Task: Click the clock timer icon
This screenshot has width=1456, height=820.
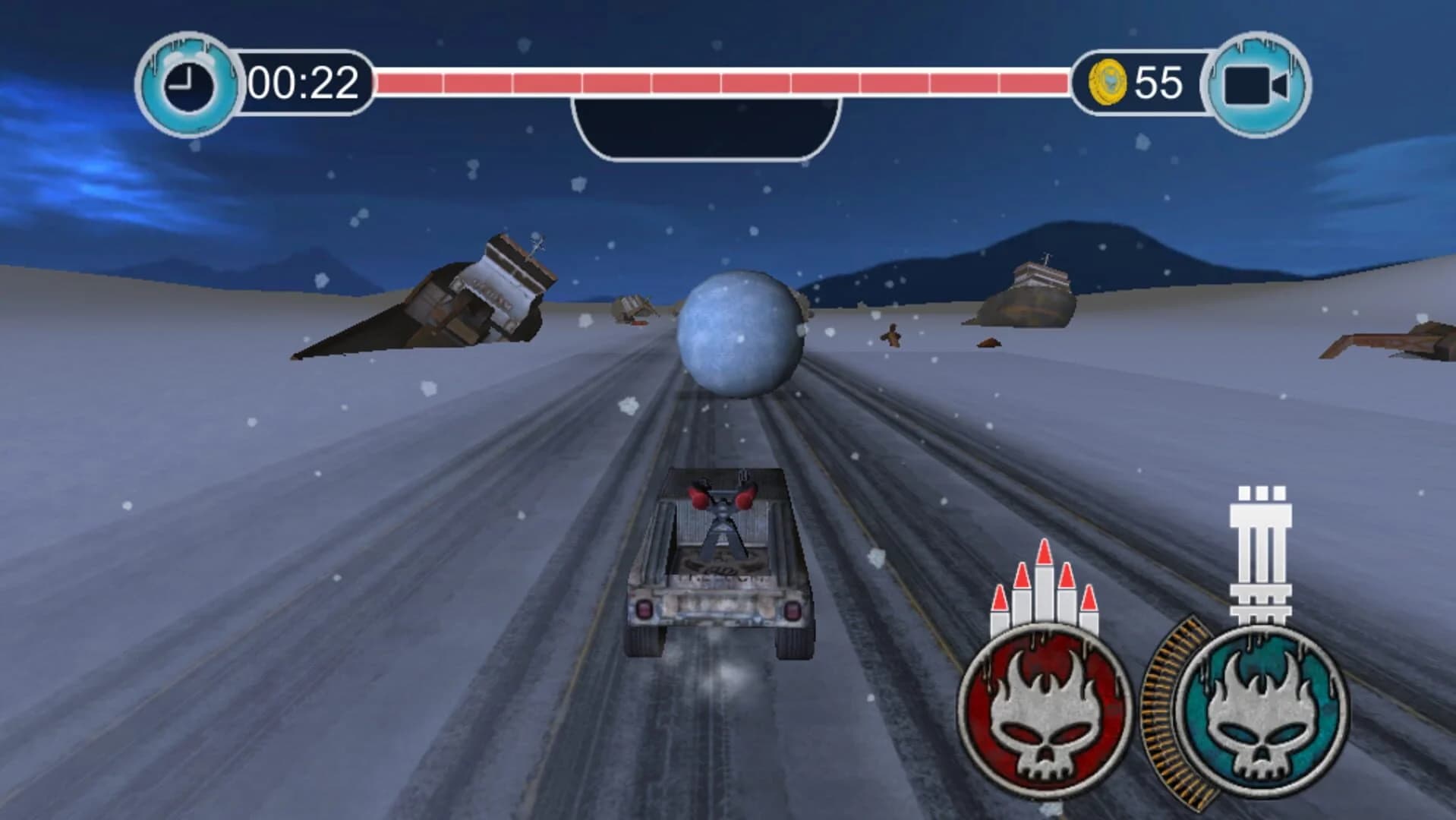Action: 188,81
